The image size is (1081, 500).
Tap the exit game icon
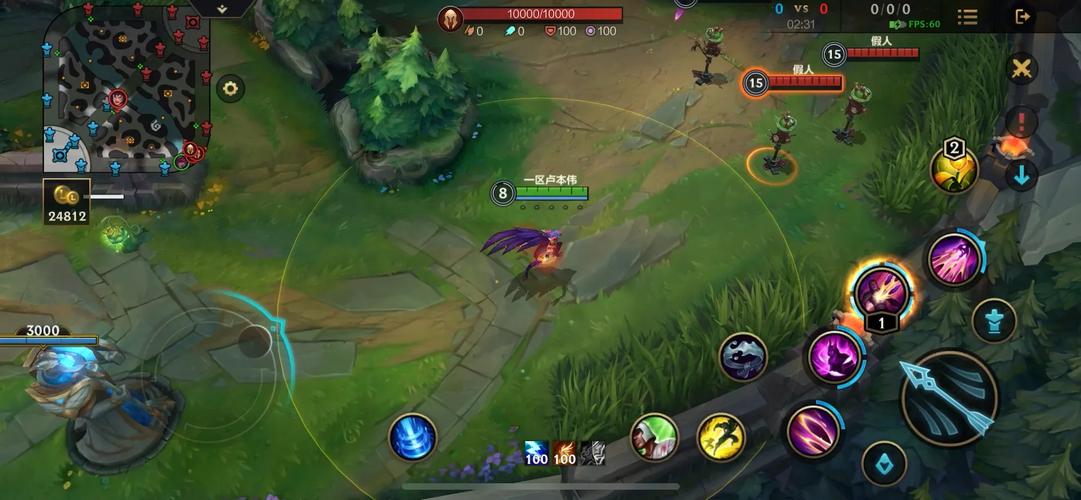click(x=1022, y=16)
